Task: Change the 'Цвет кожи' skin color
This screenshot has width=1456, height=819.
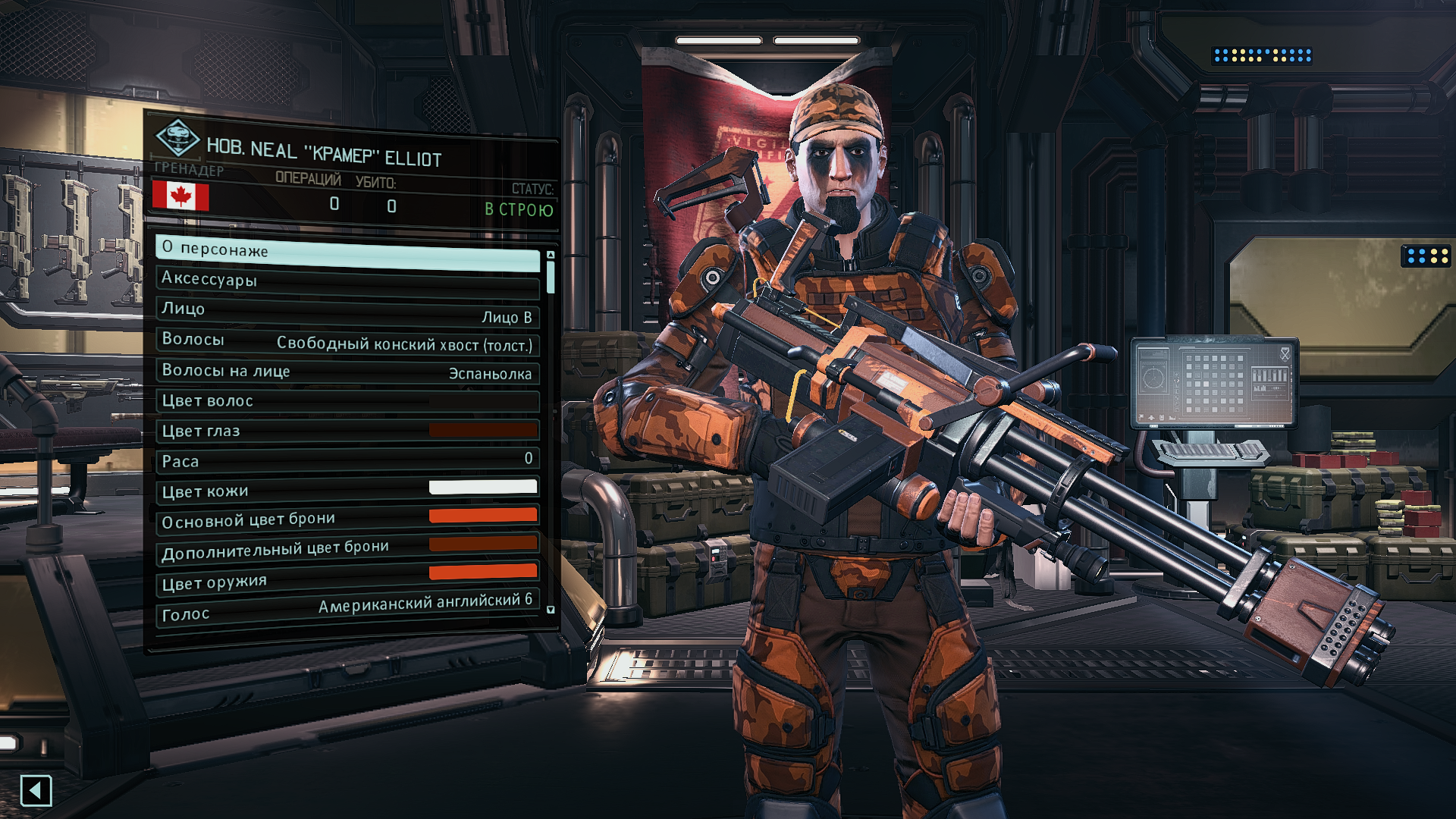Action: 347,490
